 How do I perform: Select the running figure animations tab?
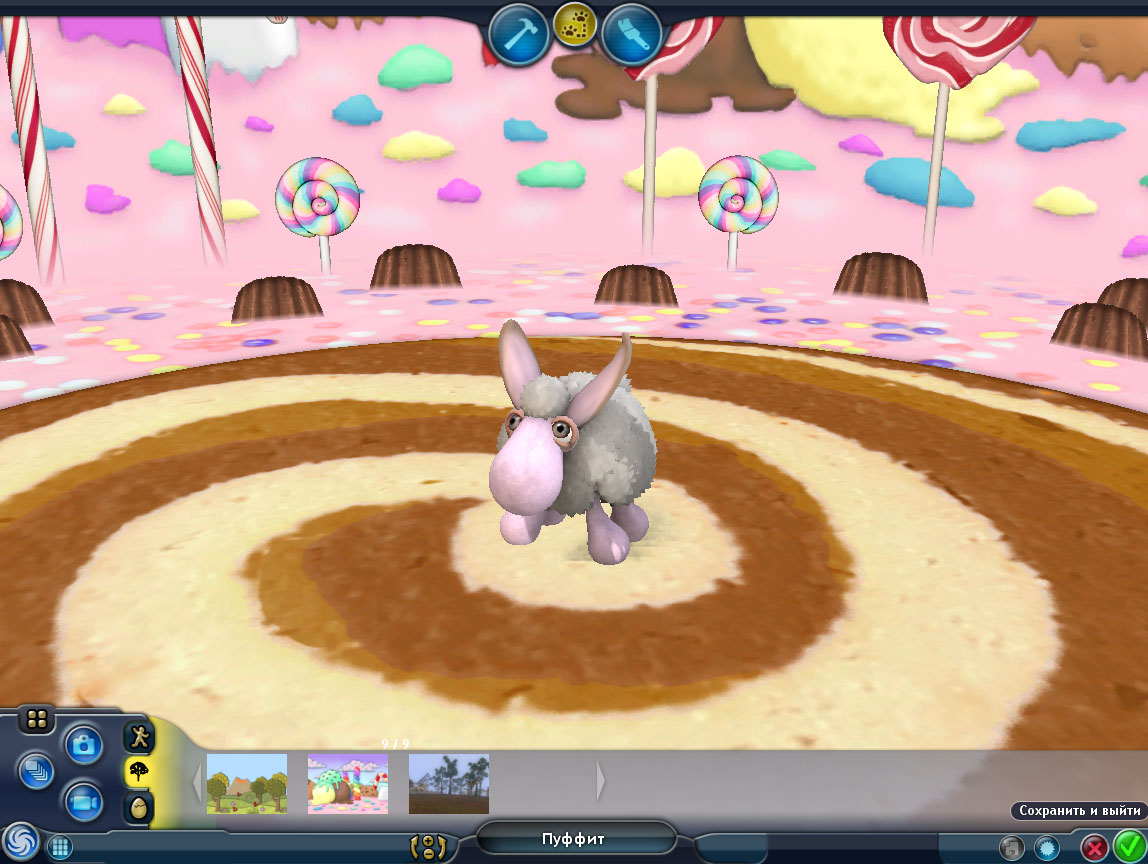tap(138, 738)
